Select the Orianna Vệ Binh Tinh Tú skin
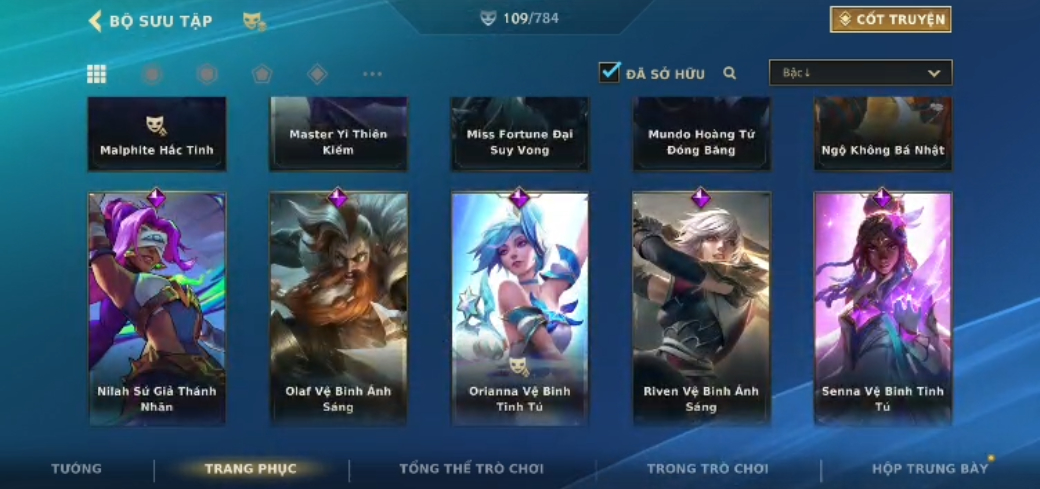Image resolution: width=1040 pixels, height=489 pixels. [520, 307]
